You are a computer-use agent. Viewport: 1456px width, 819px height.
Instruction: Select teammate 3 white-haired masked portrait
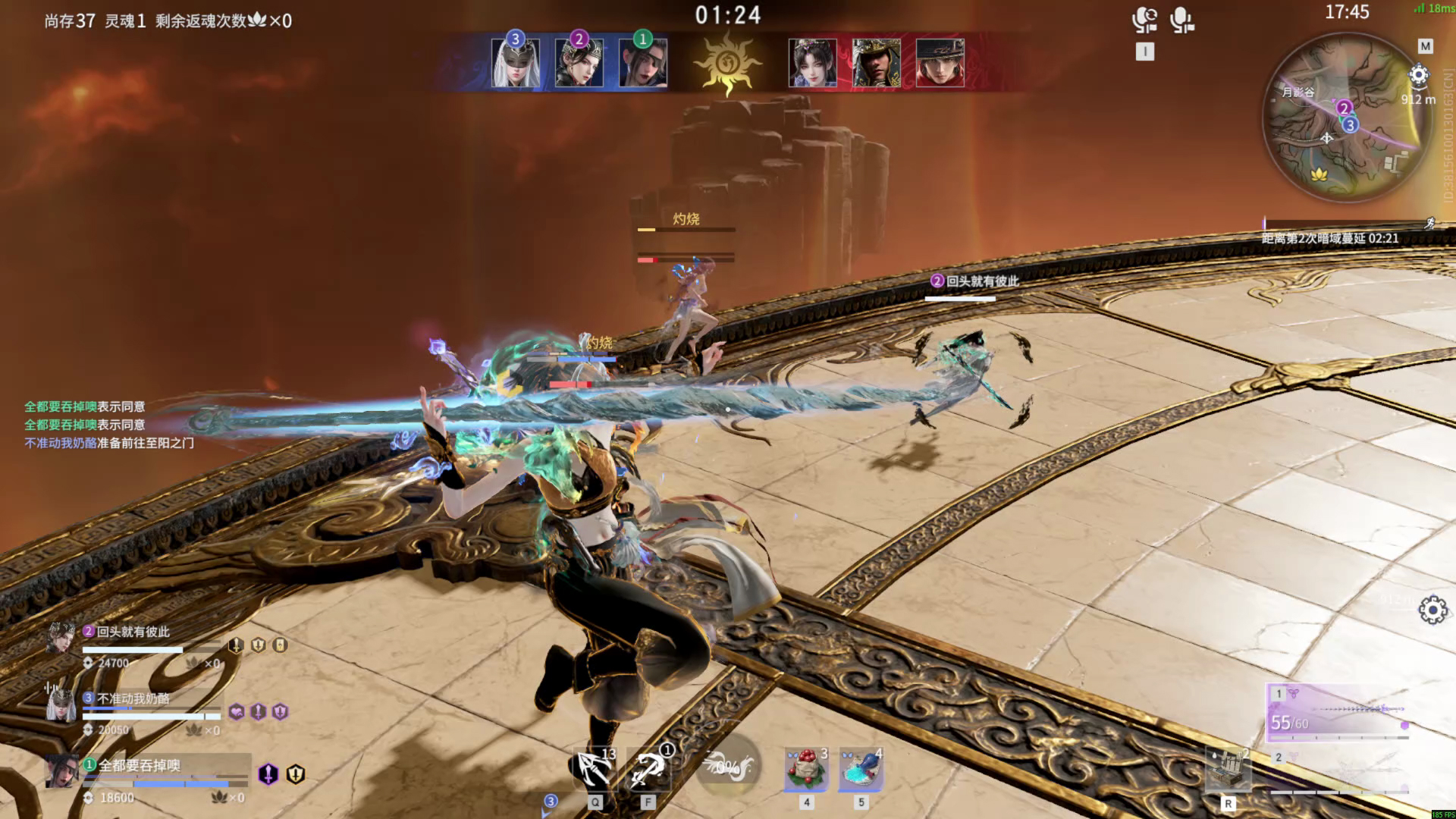[516, 63]
